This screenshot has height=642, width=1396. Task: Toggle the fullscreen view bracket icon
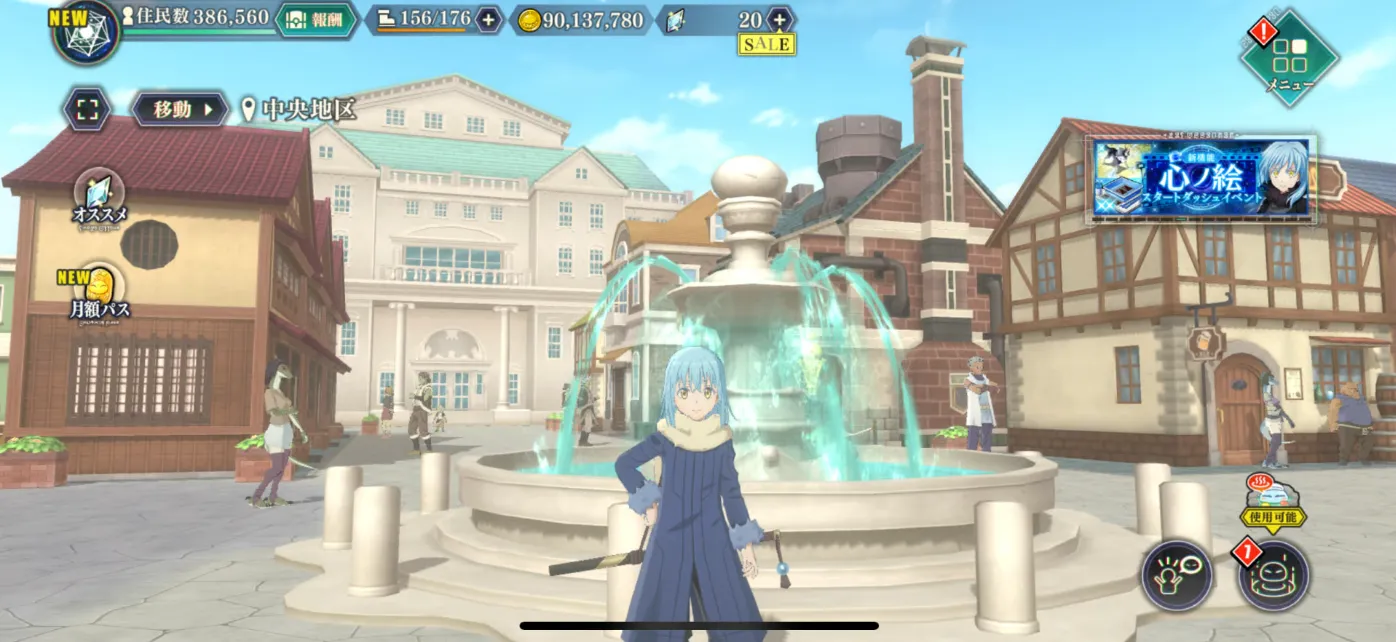(88, 109)
